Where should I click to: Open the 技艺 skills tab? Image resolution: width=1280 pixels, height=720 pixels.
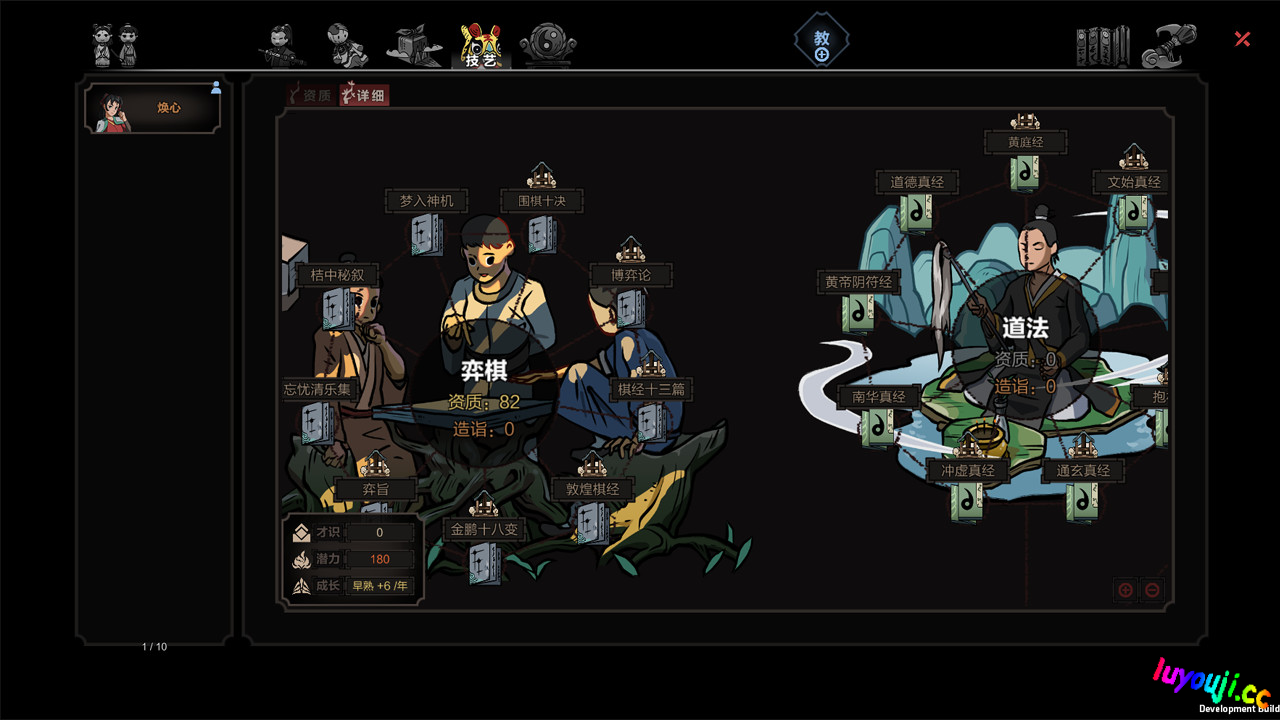[480, 46]
